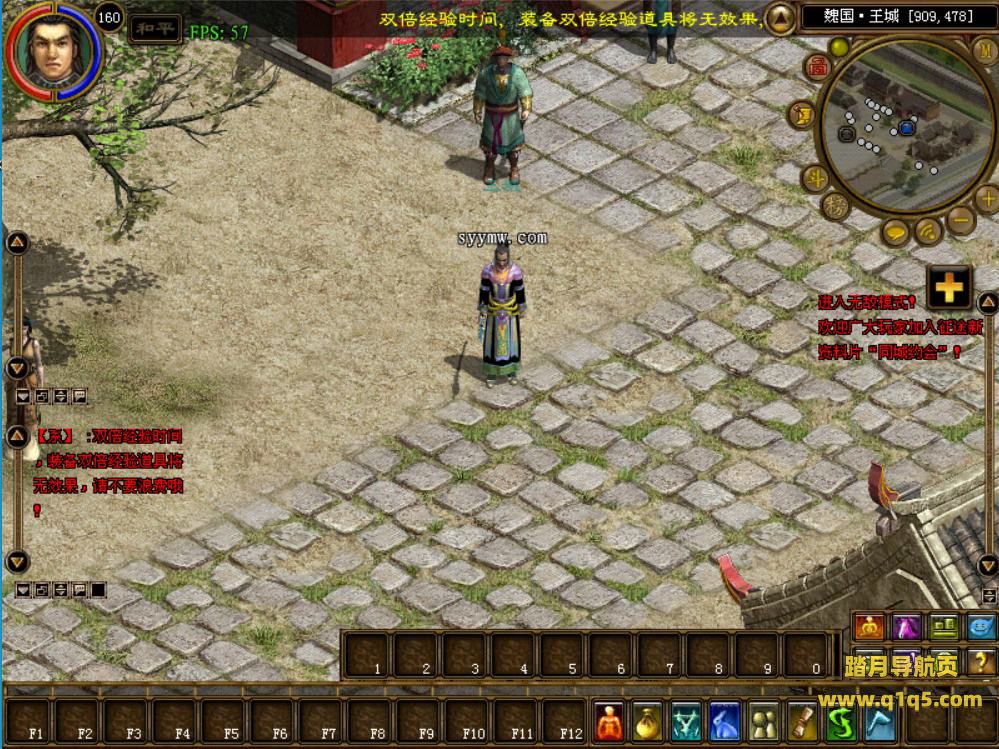Click the red 商 shop icon beside minimap
This screenshot has width=999, height=749.
pos(818,65)
